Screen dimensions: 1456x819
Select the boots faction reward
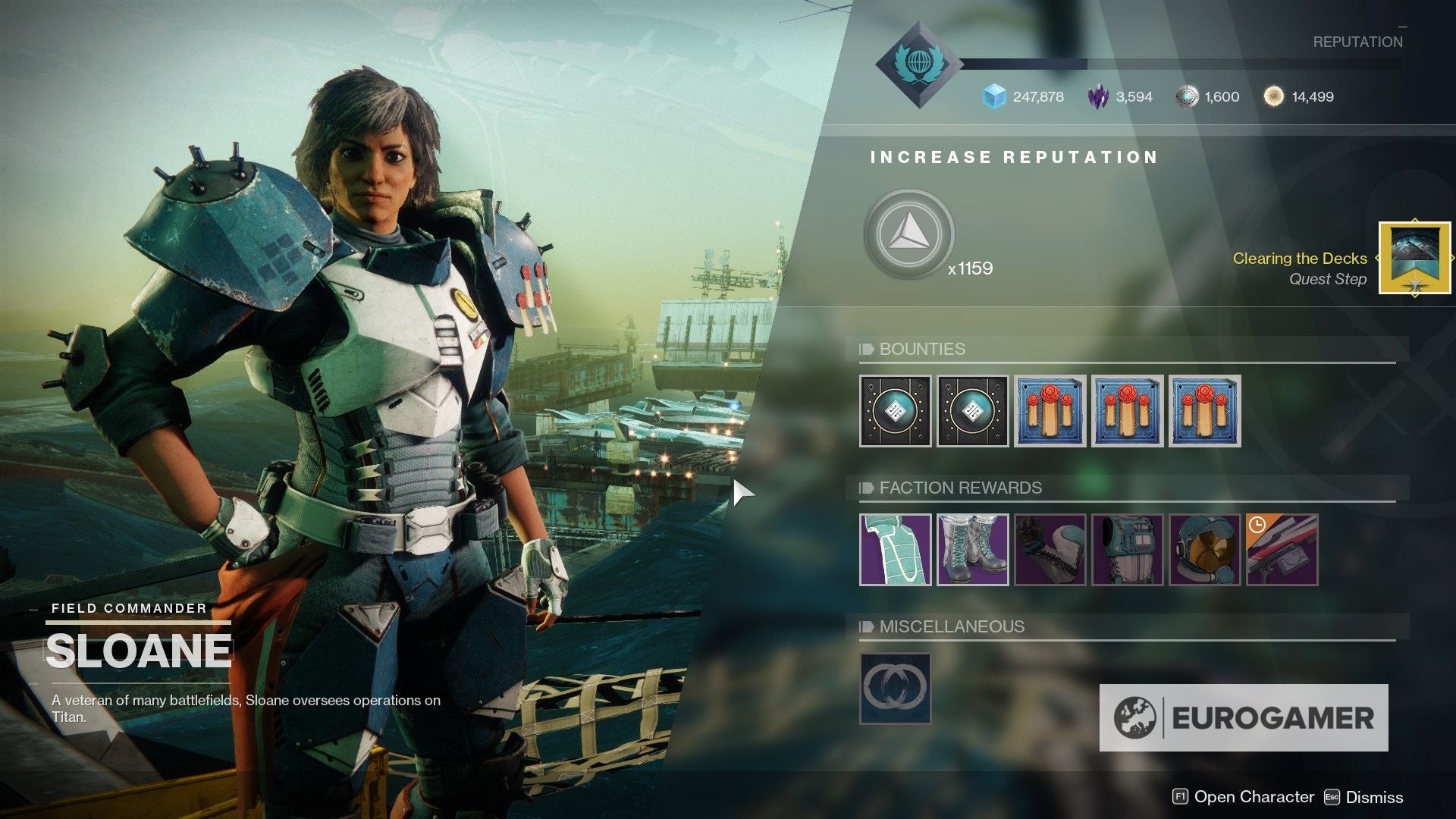[x=972, y=551]
